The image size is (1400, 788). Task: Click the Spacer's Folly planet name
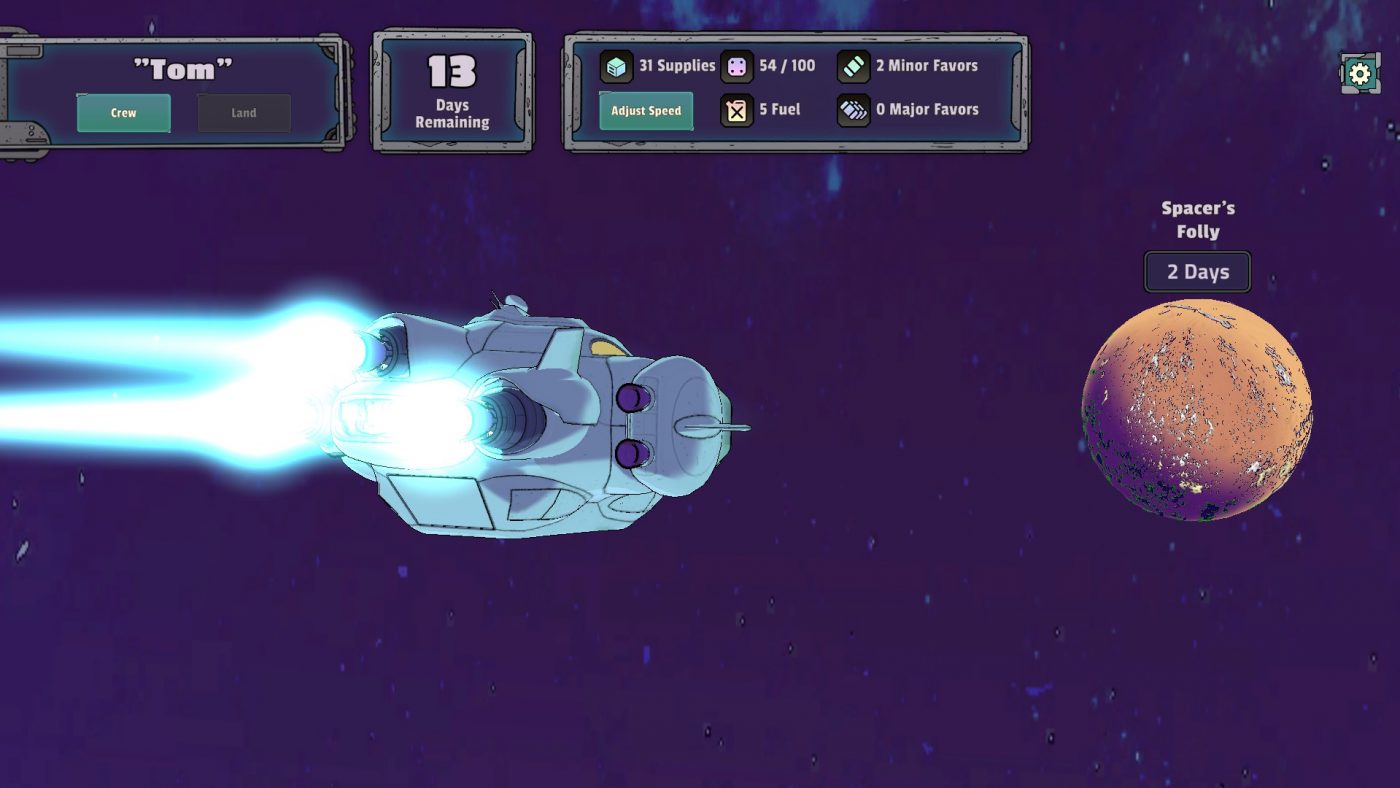click(1196, 219)
